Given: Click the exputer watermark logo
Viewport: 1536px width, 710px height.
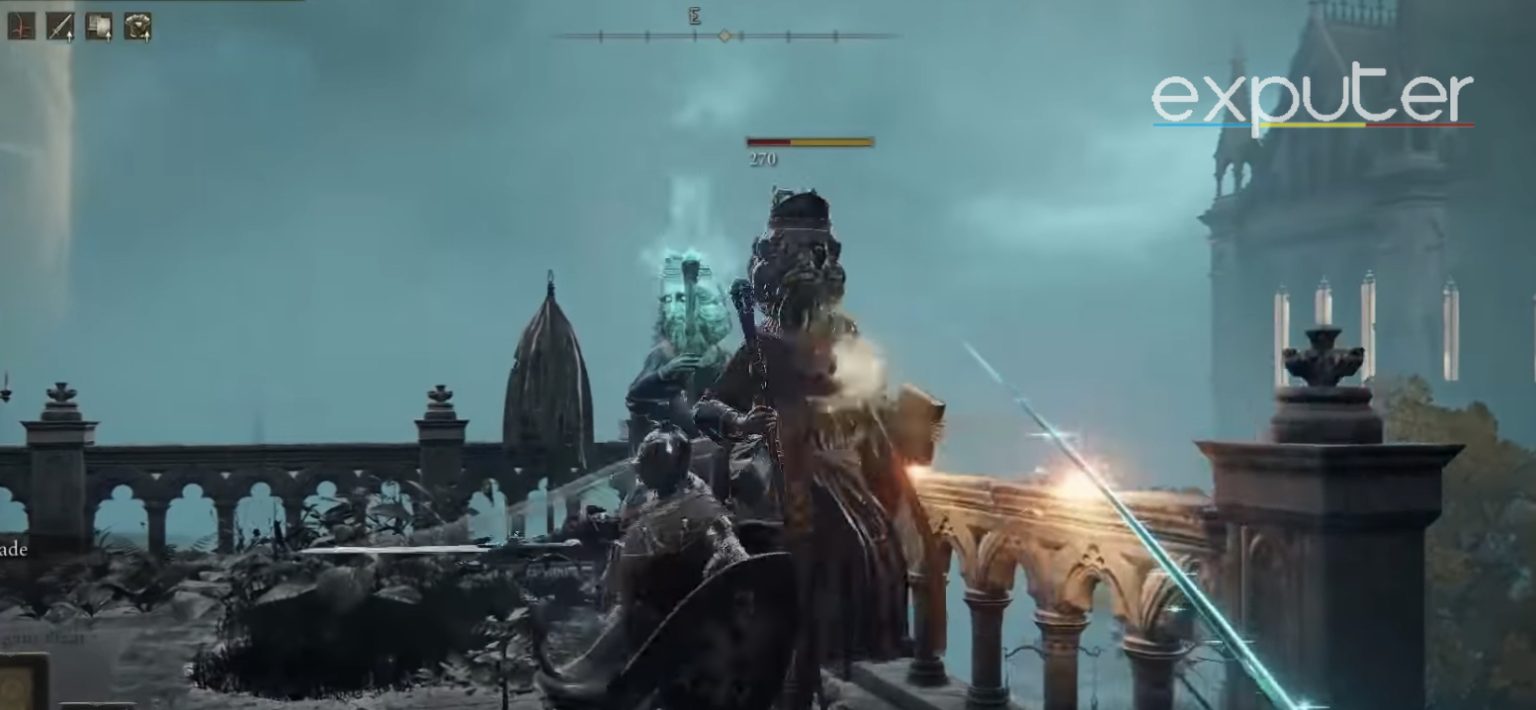Looking at the screenshot, I should (x=1312, y=100).
